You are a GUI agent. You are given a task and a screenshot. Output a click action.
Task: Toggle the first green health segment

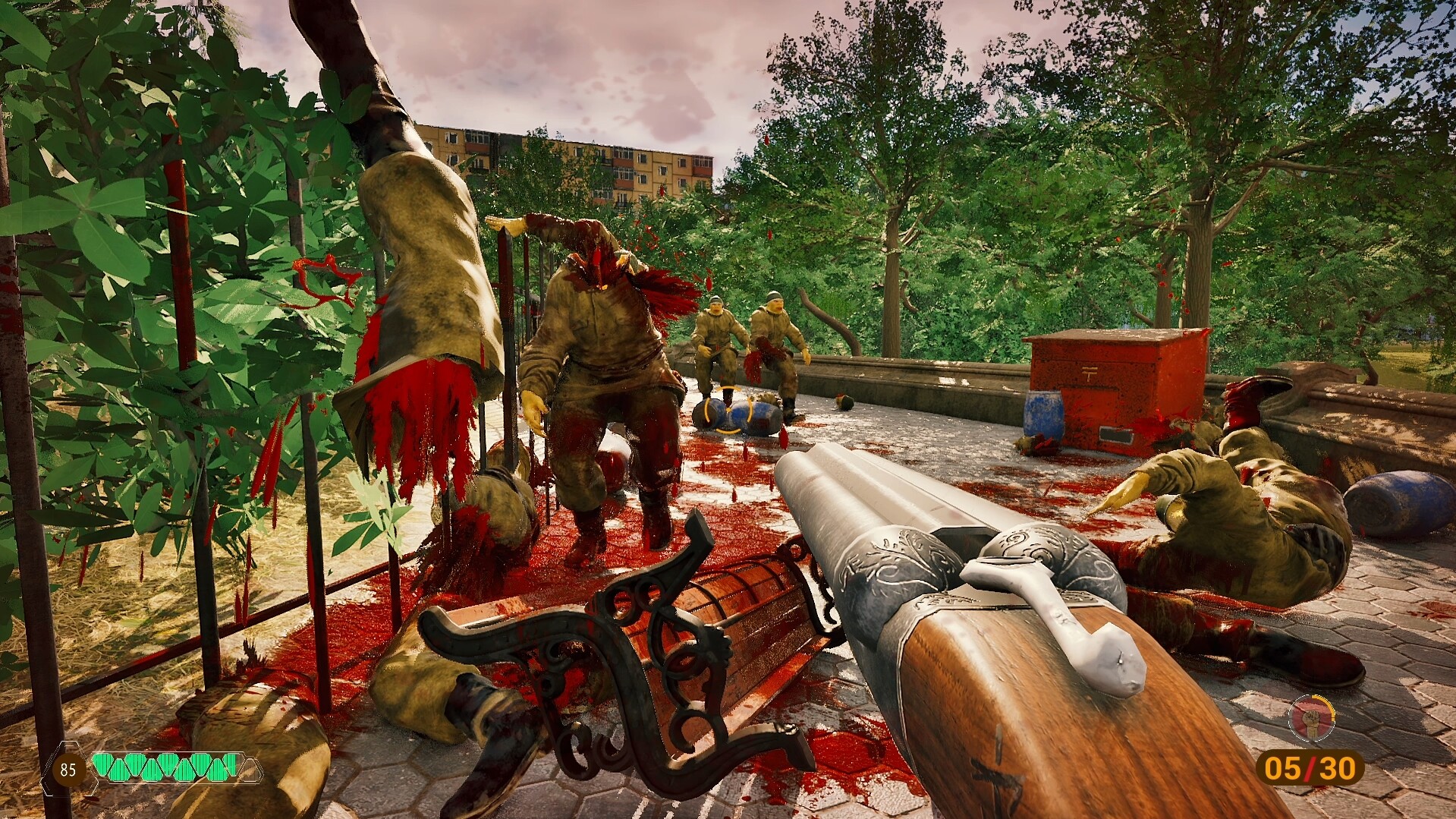102,765
